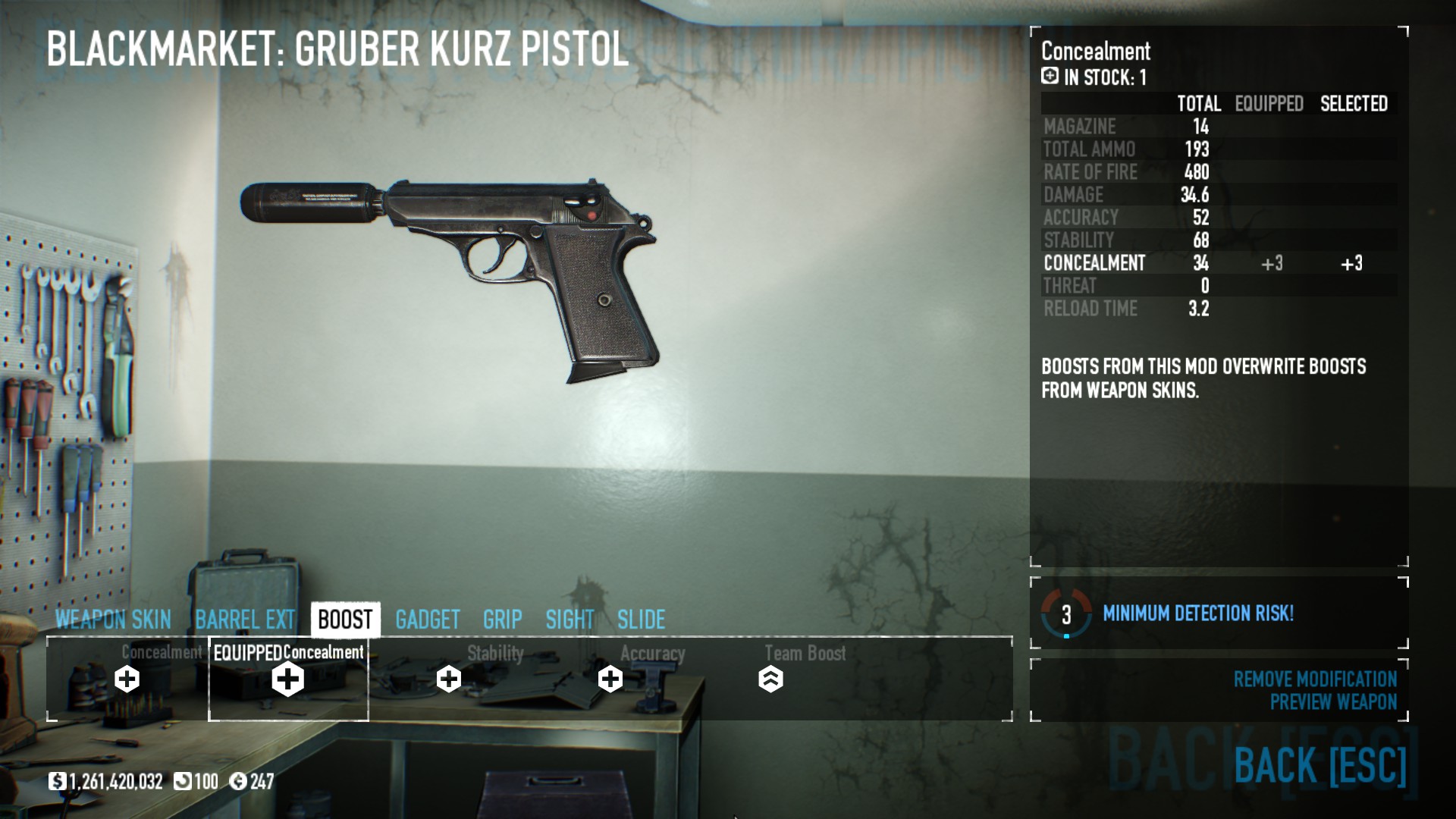This screenshot has width=1456, height=819.
Task: Select the equipped Concealment boost slot
Action: (x=288, y=678)
